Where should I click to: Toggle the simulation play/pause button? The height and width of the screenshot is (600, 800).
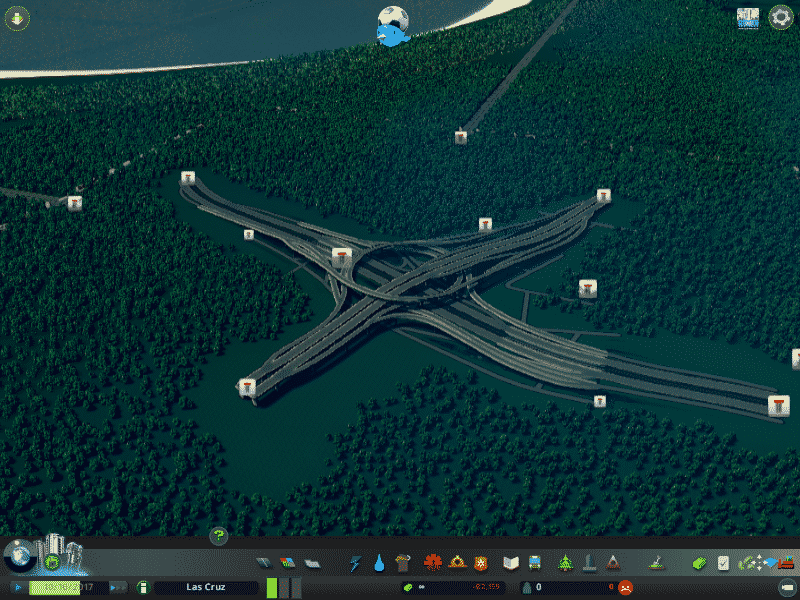click(19, 587)
